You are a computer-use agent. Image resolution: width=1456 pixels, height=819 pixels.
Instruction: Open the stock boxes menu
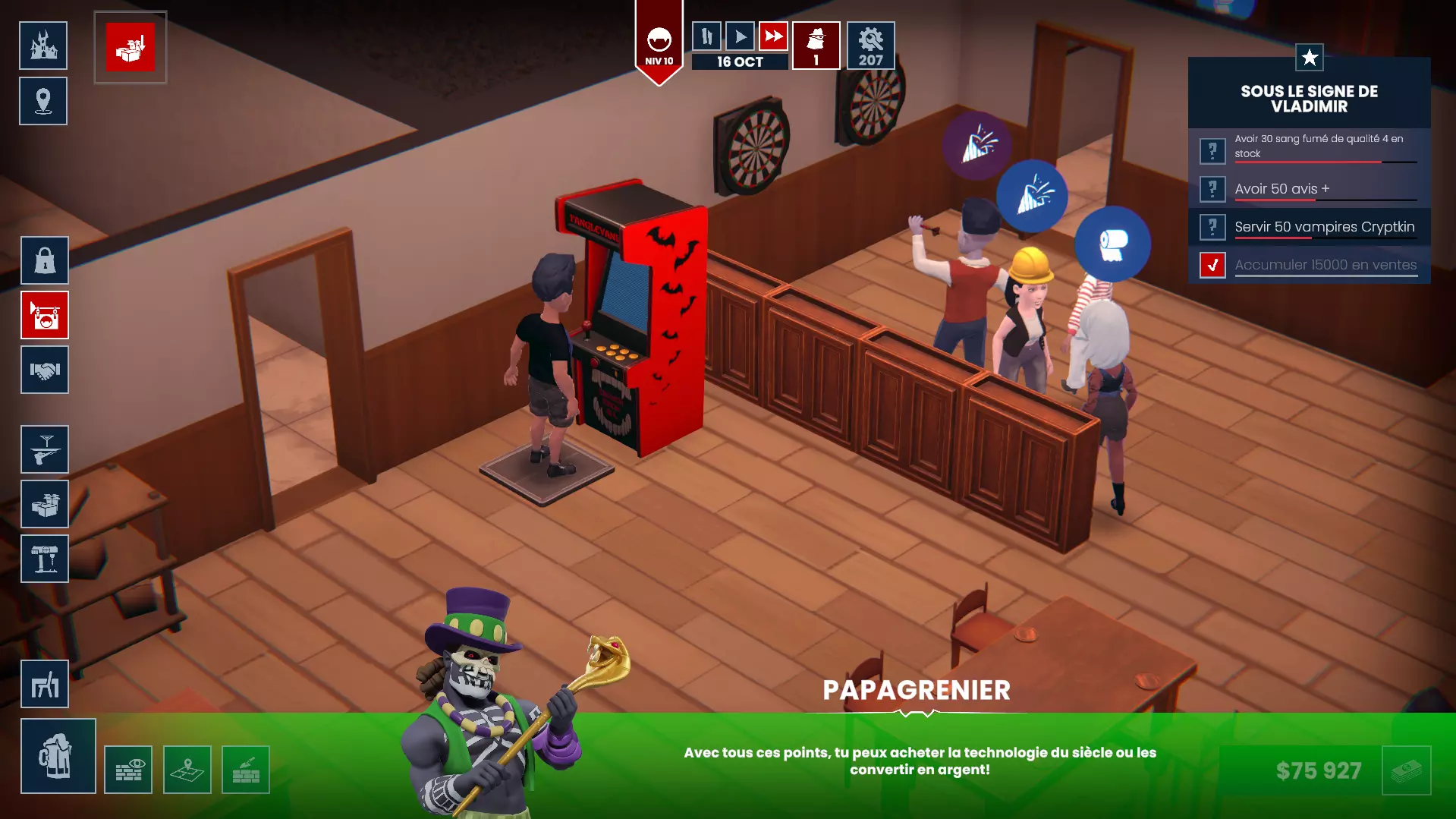[45, 504]
